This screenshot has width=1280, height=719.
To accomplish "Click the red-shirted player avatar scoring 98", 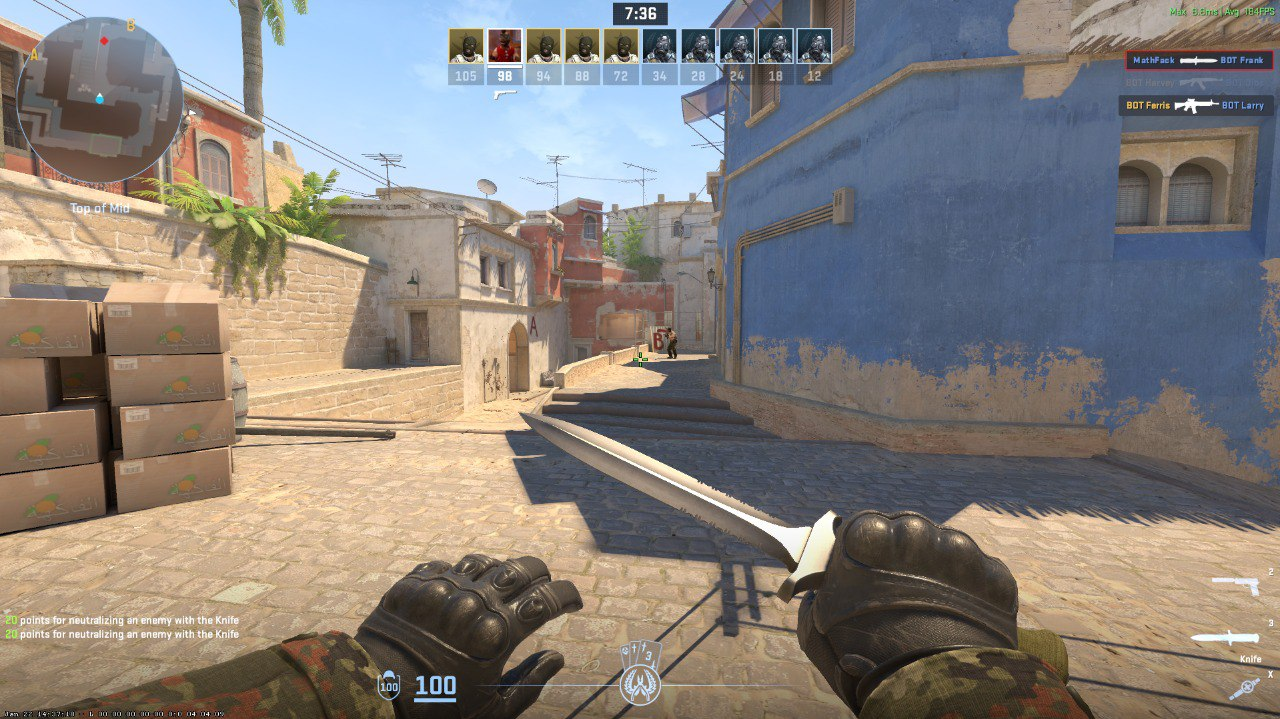I will click(x=504, y=46).
